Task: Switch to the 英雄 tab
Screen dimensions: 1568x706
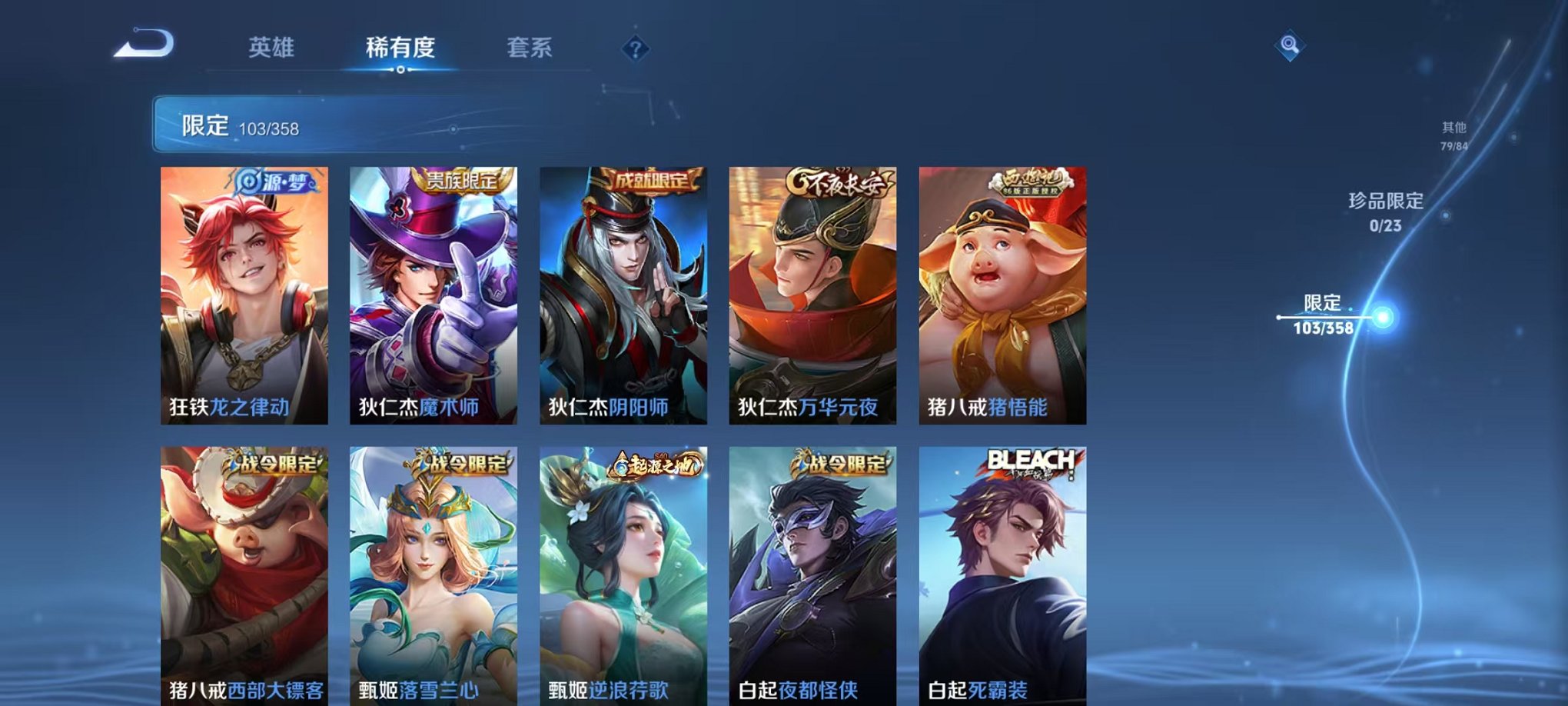Action: pos(273,48)
